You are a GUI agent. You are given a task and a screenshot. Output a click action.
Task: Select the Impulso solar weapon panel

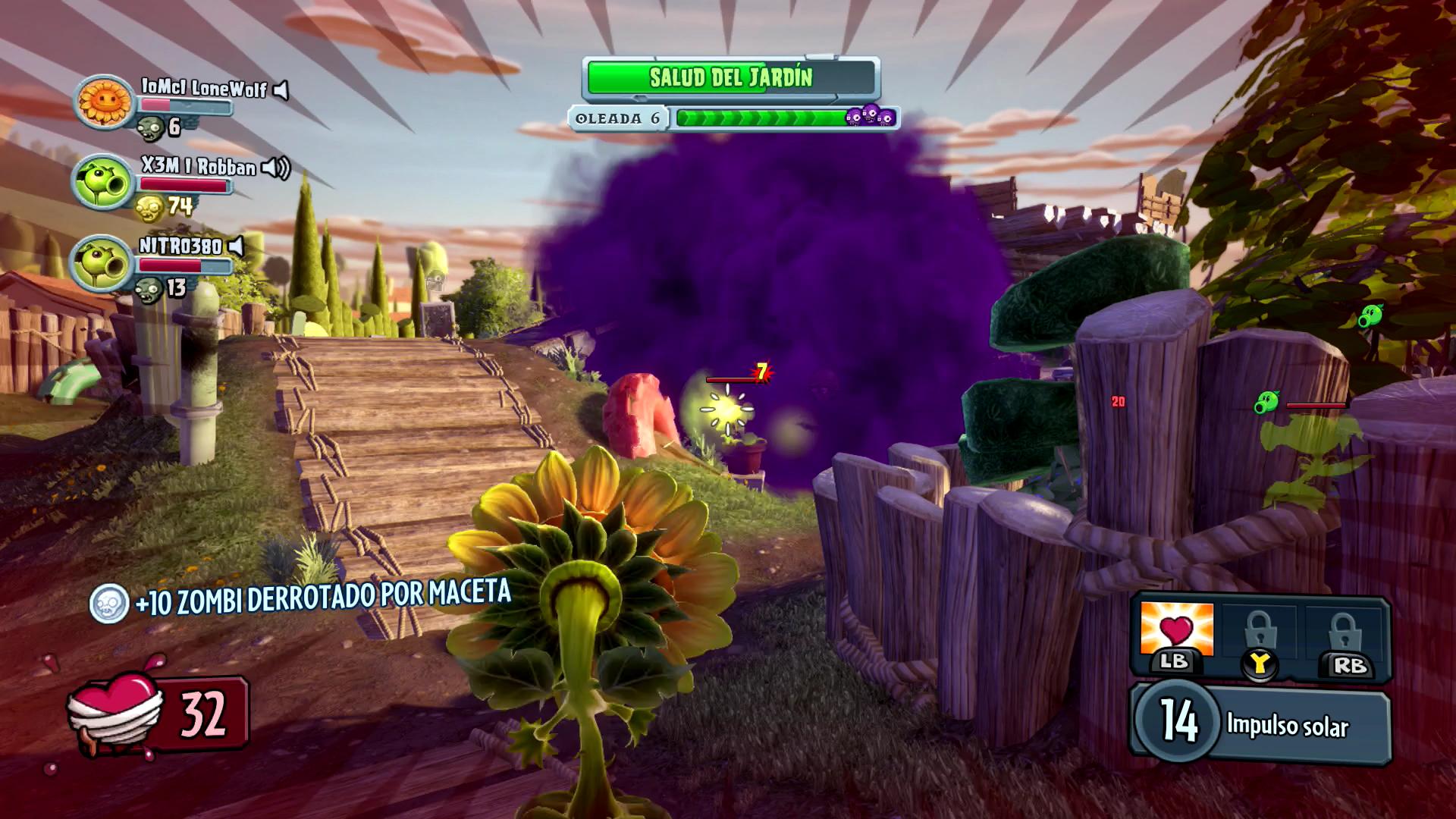(1260, 724)
